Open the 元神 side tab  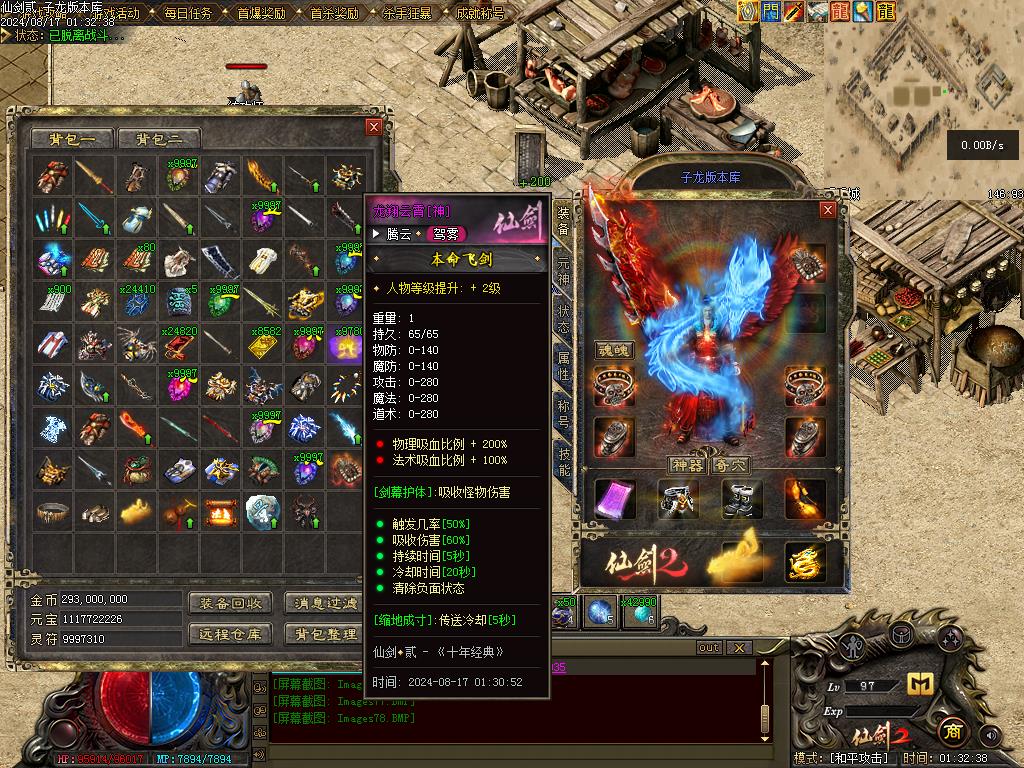563,270
